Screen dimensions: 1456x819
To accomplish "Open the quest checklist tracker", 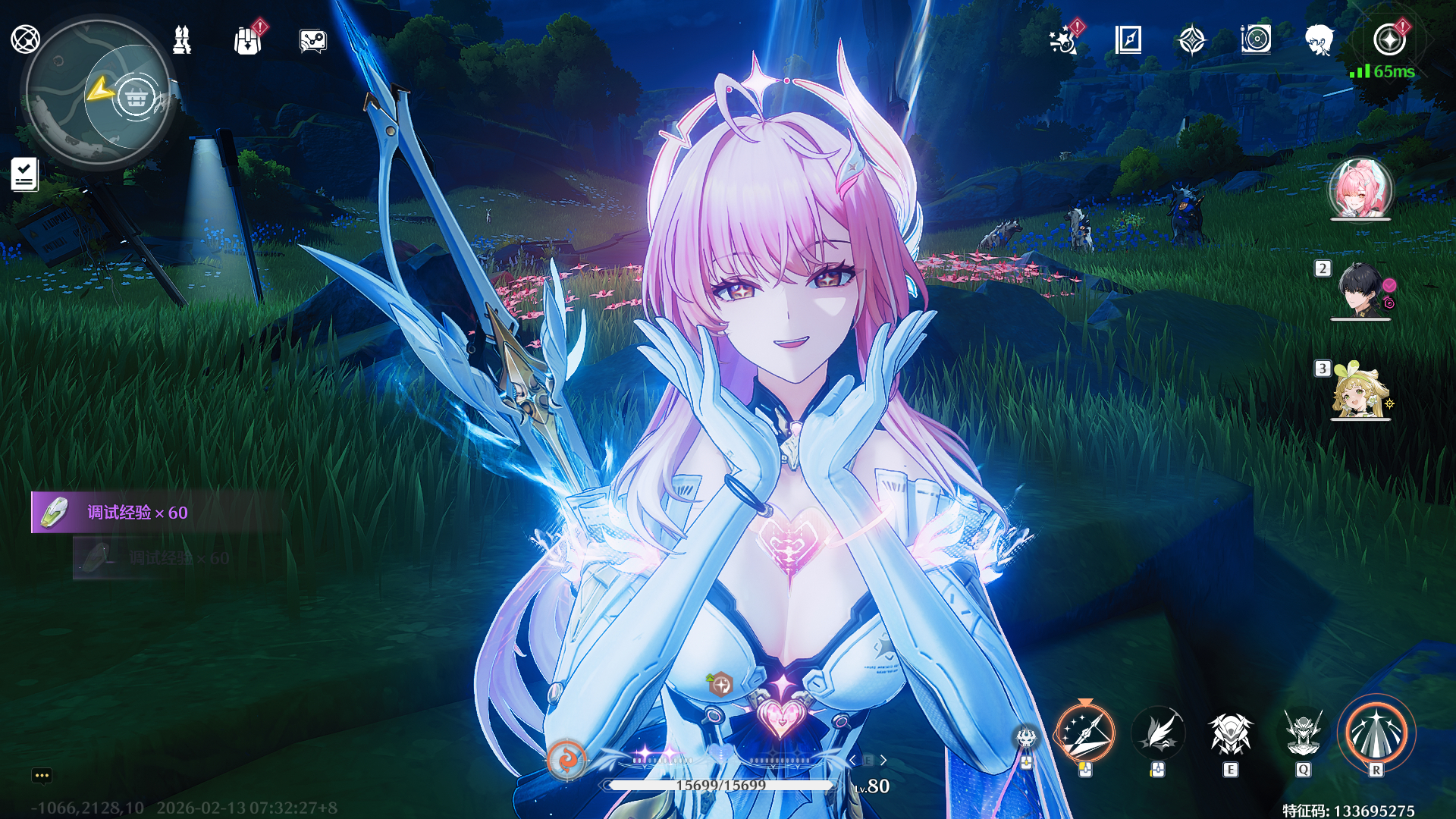I will coord(24,174).
